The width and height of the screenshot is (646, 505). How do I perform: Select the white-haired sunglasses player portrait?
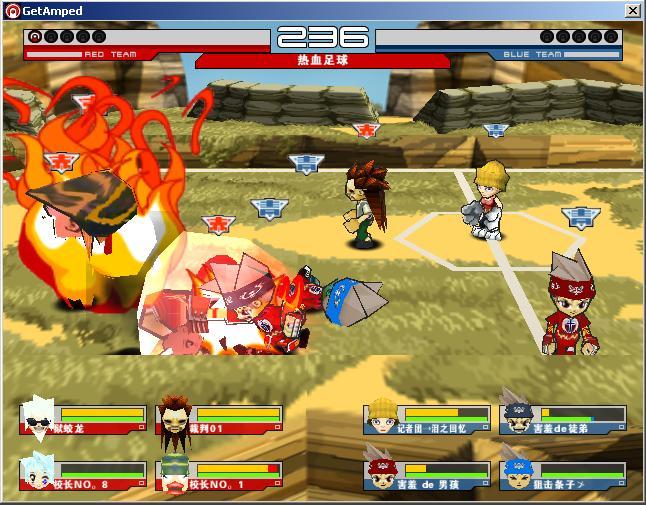pos(40,419)
